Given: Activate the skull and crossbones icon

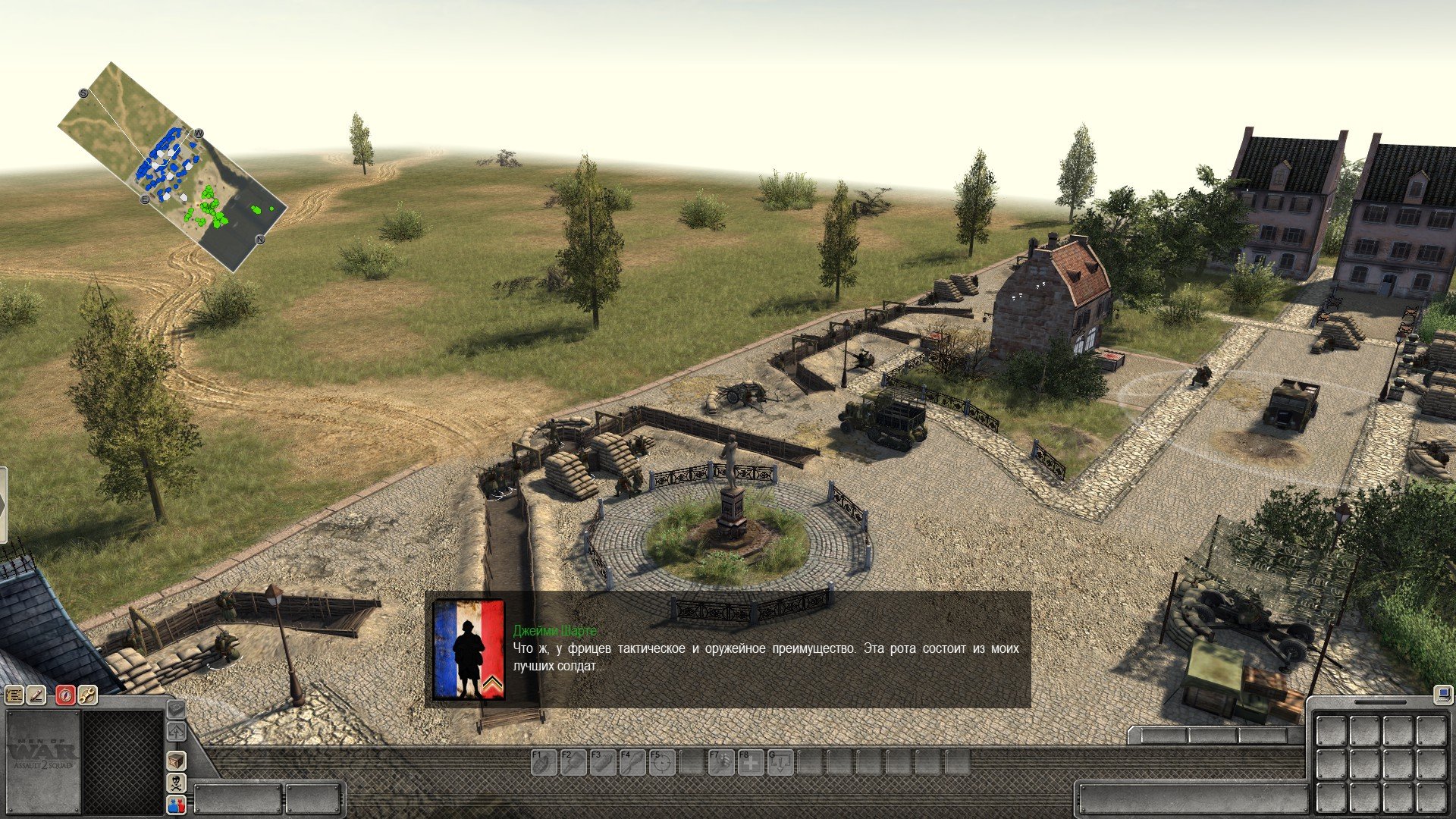Looking at the screenshot, I should [x=176, y=783].
